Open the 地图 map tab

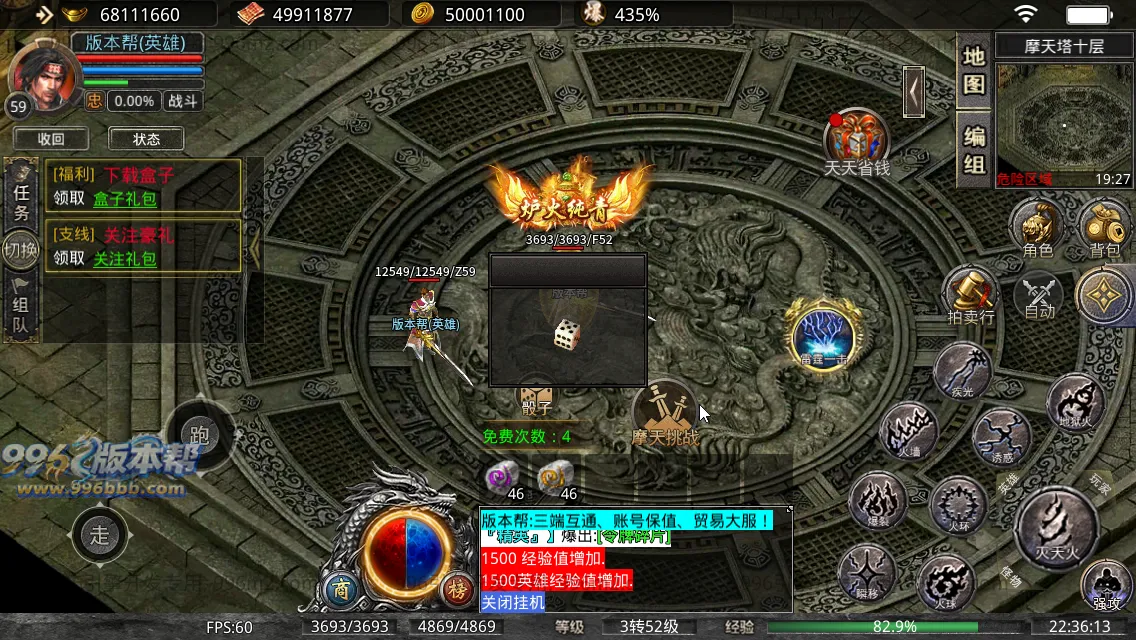click(x=974, y=70)
